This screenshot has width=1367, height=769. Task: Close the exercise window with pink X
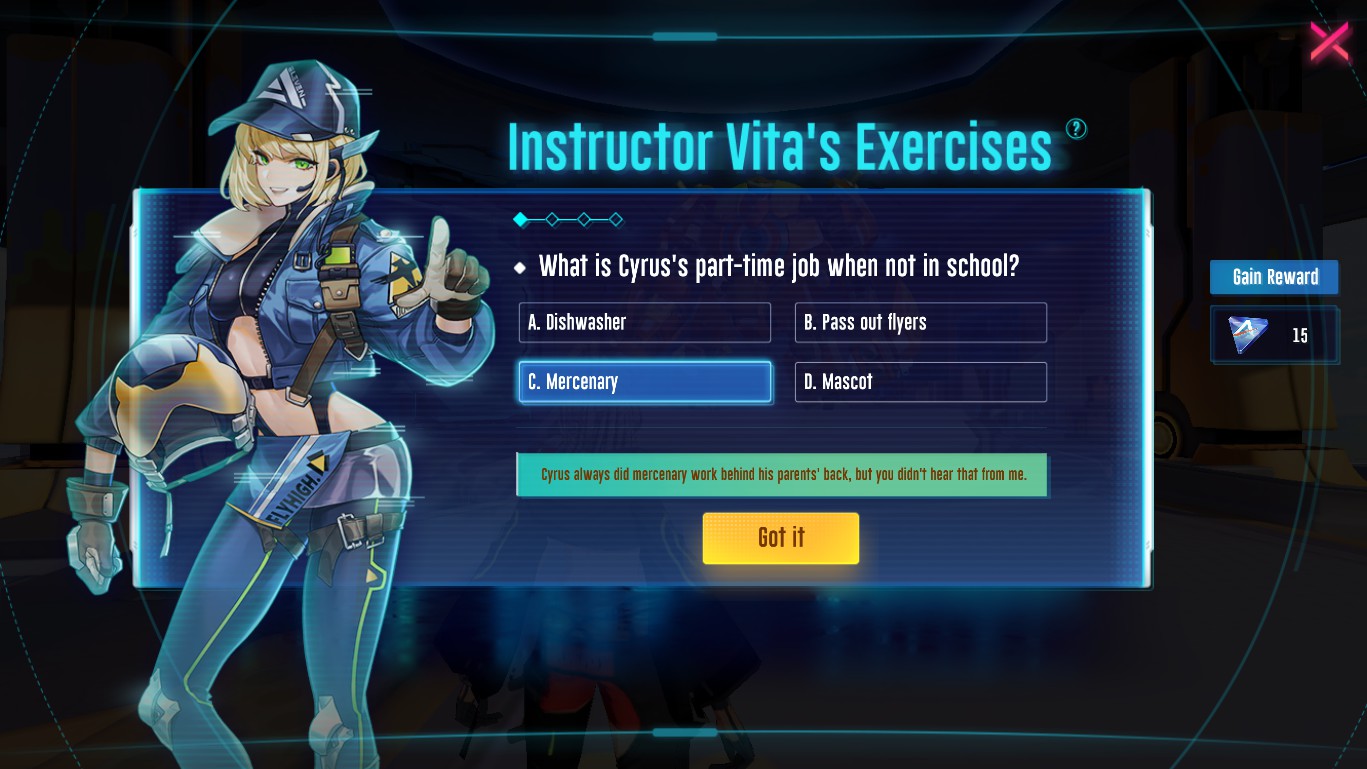pos(1329,42)
